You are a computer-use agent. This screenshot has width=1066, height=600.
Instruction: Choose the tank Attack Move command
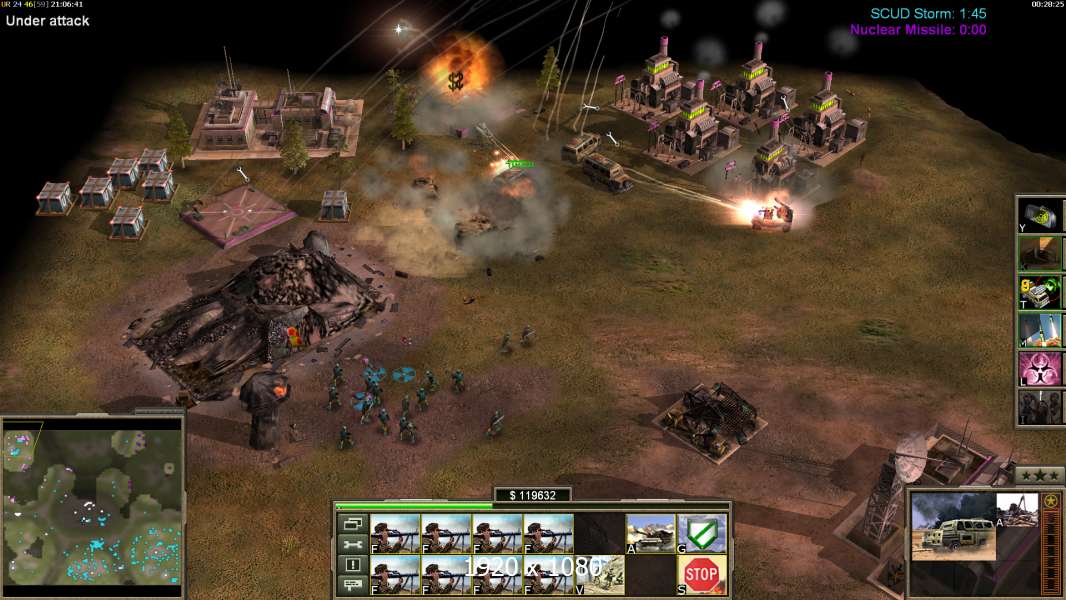(x=650, y=533)
